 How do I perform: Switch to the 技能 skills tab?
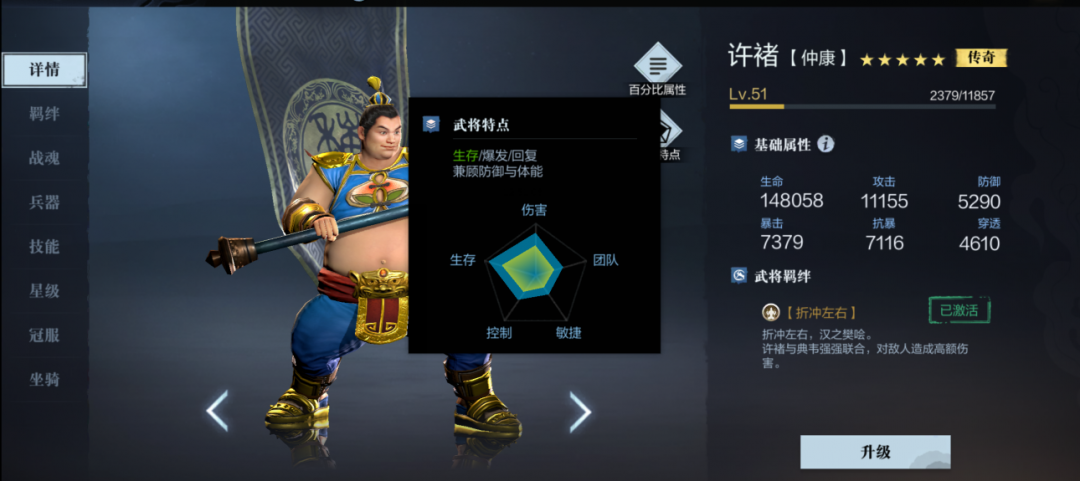pyautogui.click(x=44, y=246)
